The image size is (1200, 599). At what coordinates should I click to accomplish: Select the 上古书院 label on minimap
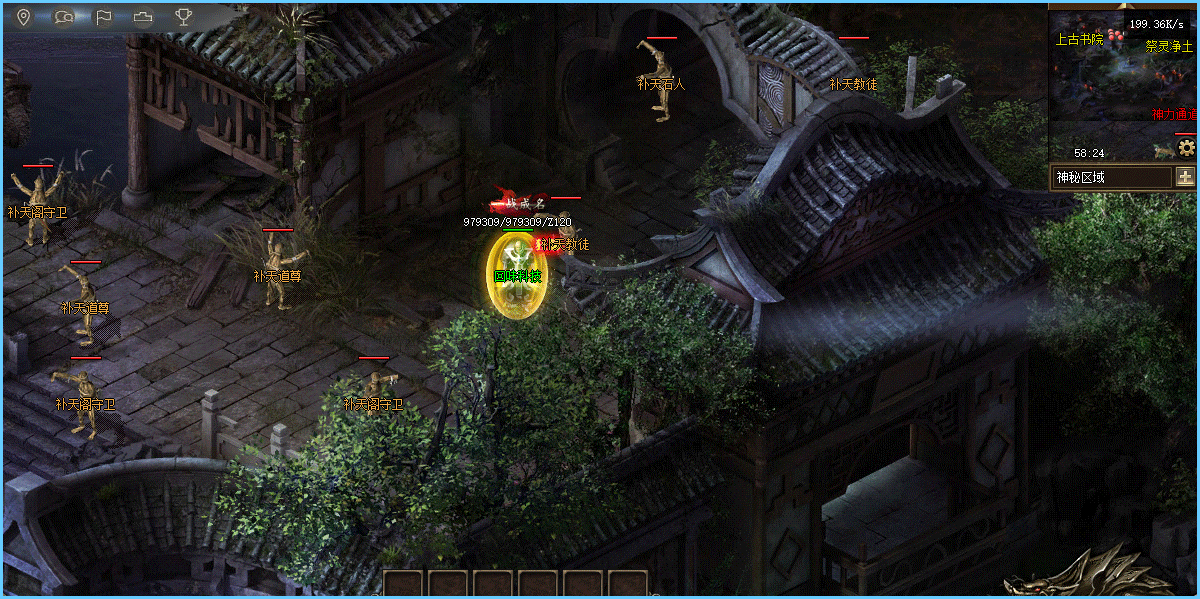click(1079, 40)
